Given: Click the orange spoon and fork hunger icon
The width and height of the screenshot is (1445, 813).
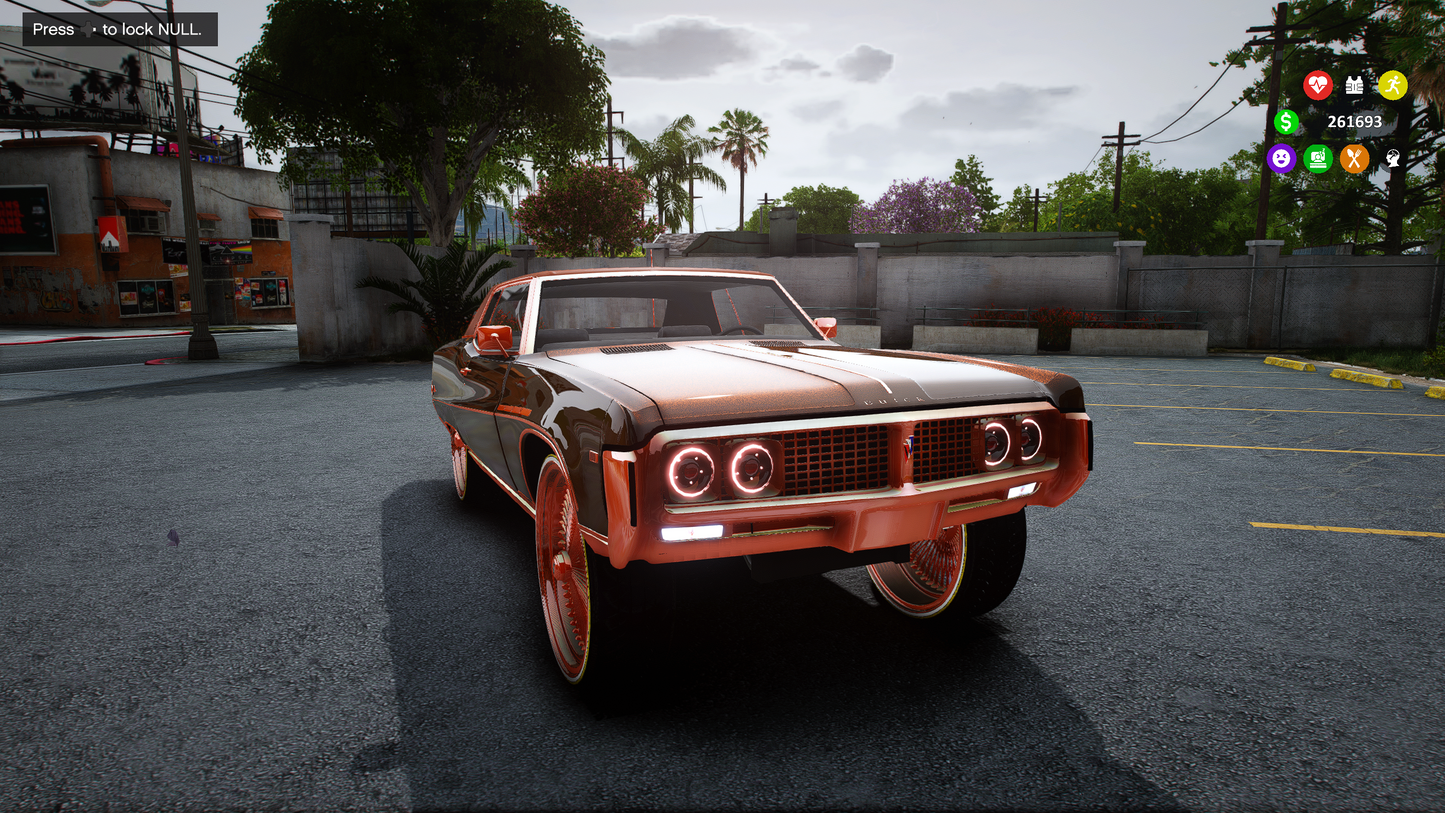Looking at the screenshot, I should coord(1354,158).
